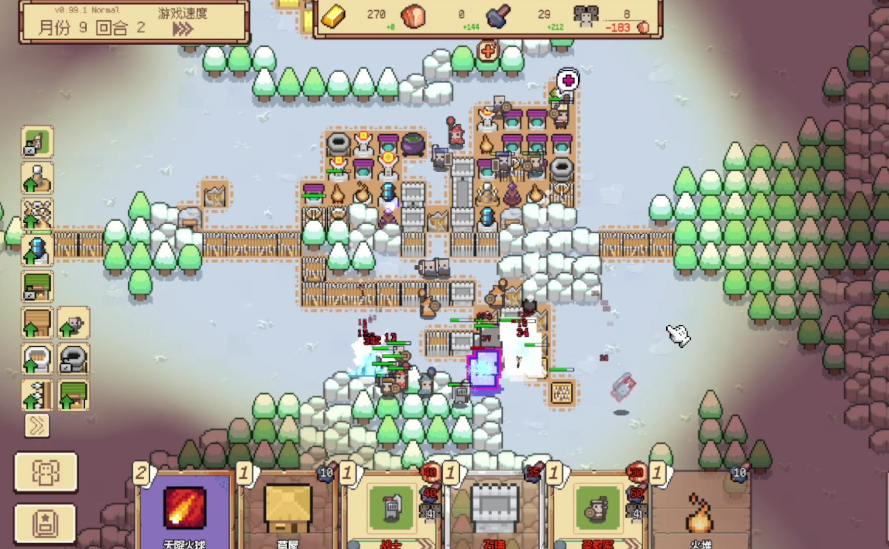This screenshot has height=549, width=889.
Task: Toggle the game speed fast-forward arrows
Action: tap(182, 28)
